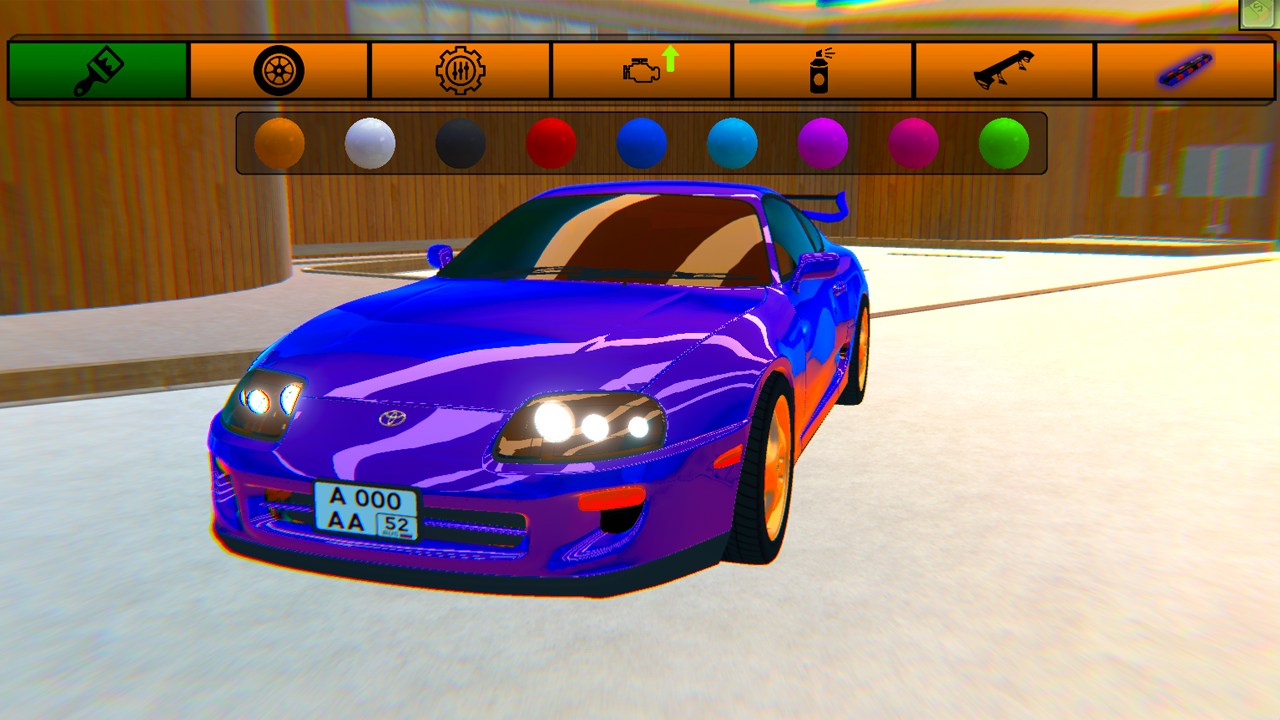Open the neon underglow section

point(1183,68)
